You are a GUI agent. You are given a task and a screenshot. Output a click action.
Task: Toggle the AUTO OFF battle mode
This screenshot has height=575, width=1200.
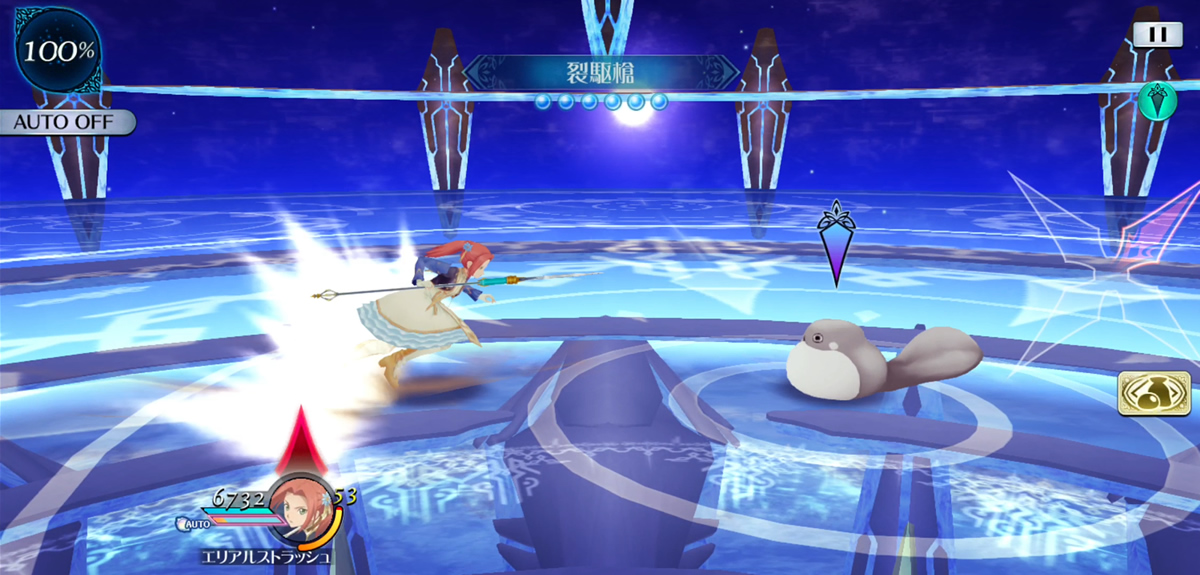(x=66, y=123)
